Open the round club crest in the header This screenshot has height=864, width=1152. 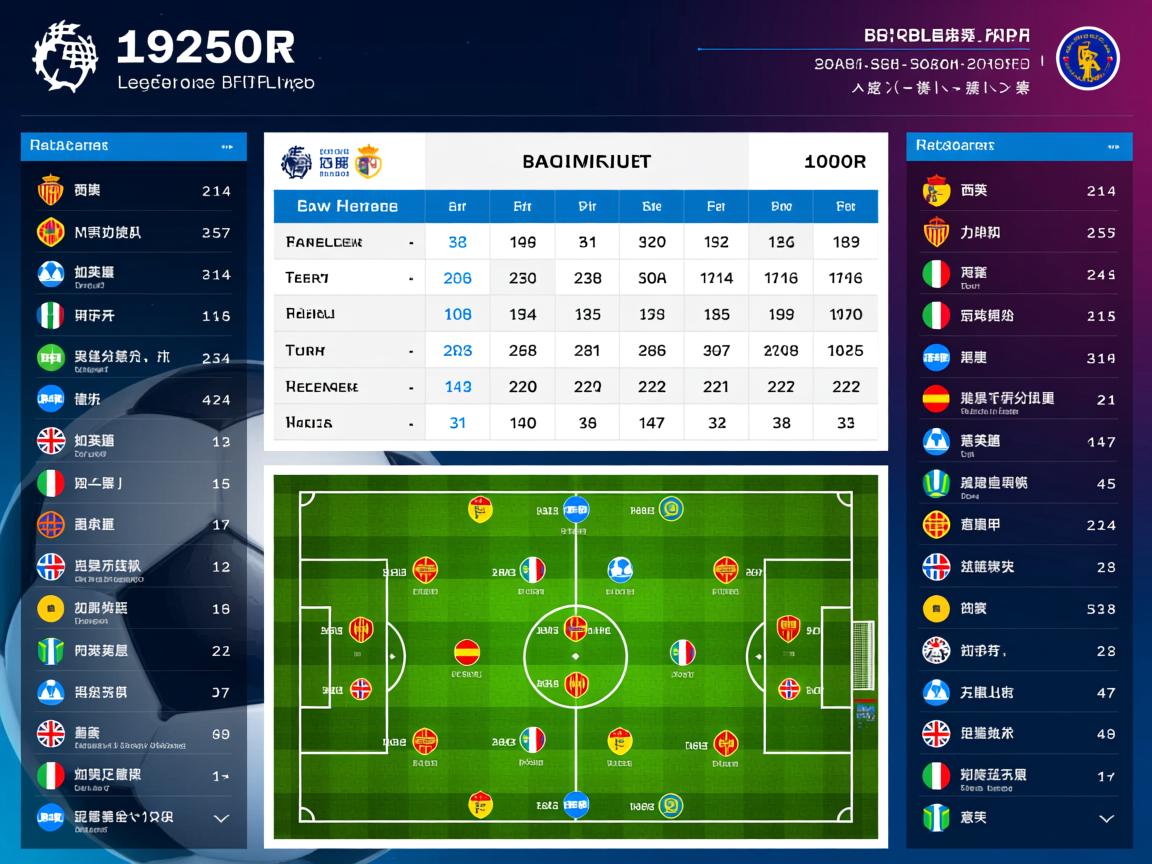click(x=1087, y=58)
